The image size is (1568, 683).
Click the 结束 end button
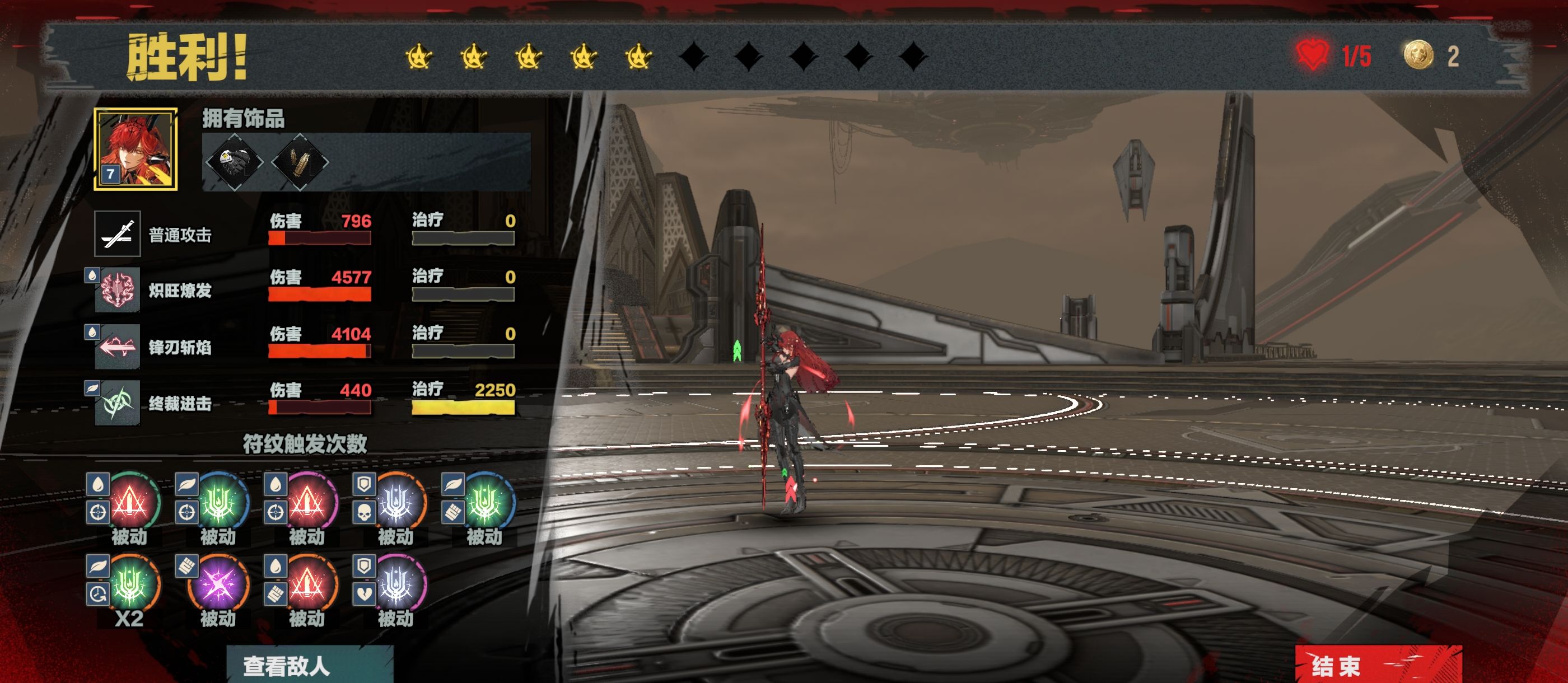(x=1377, y=665)
